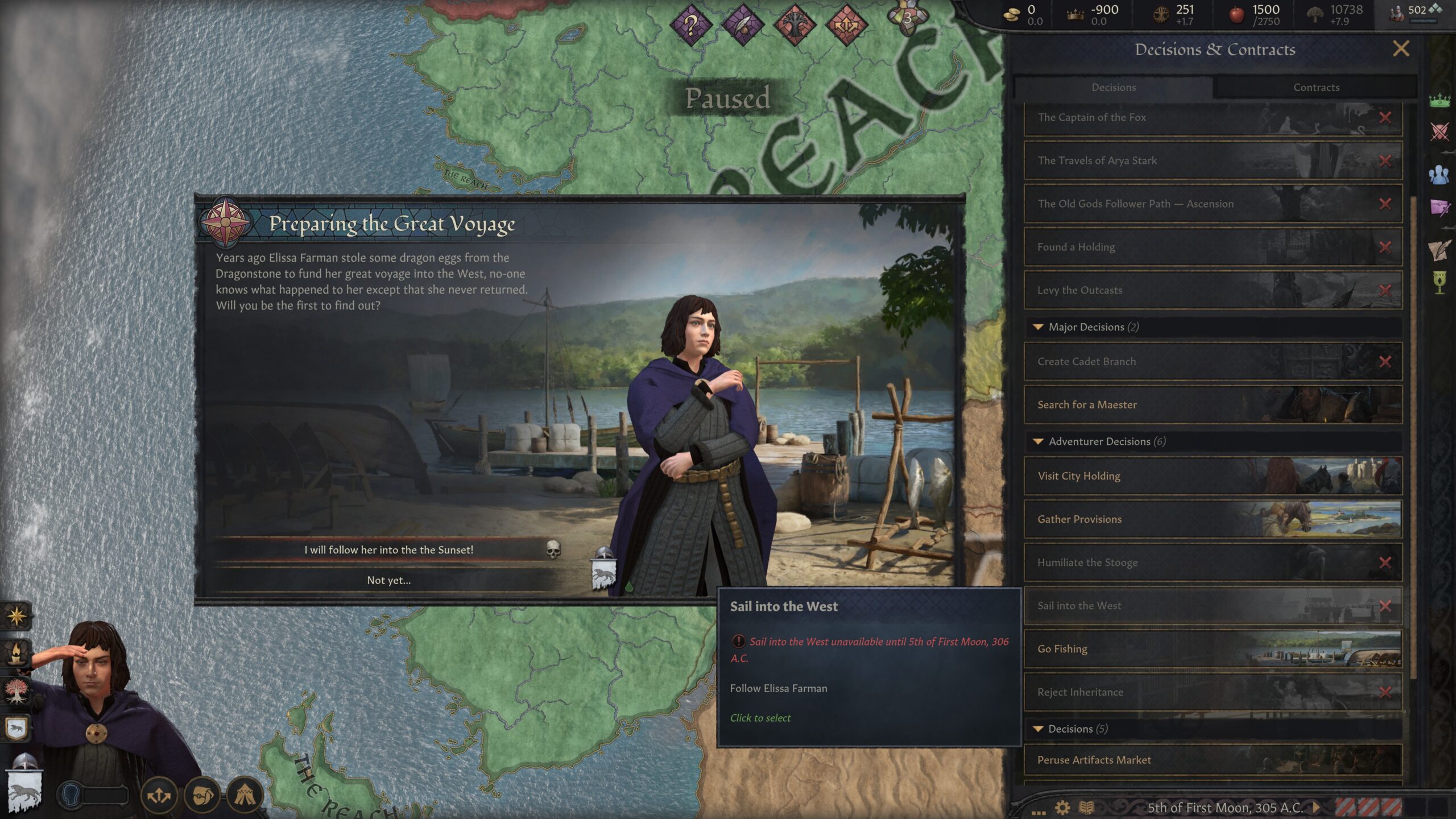This screenshot has width=1456, height=819.
Task: Open the camp tent icon button
Action: coord(245,795)
